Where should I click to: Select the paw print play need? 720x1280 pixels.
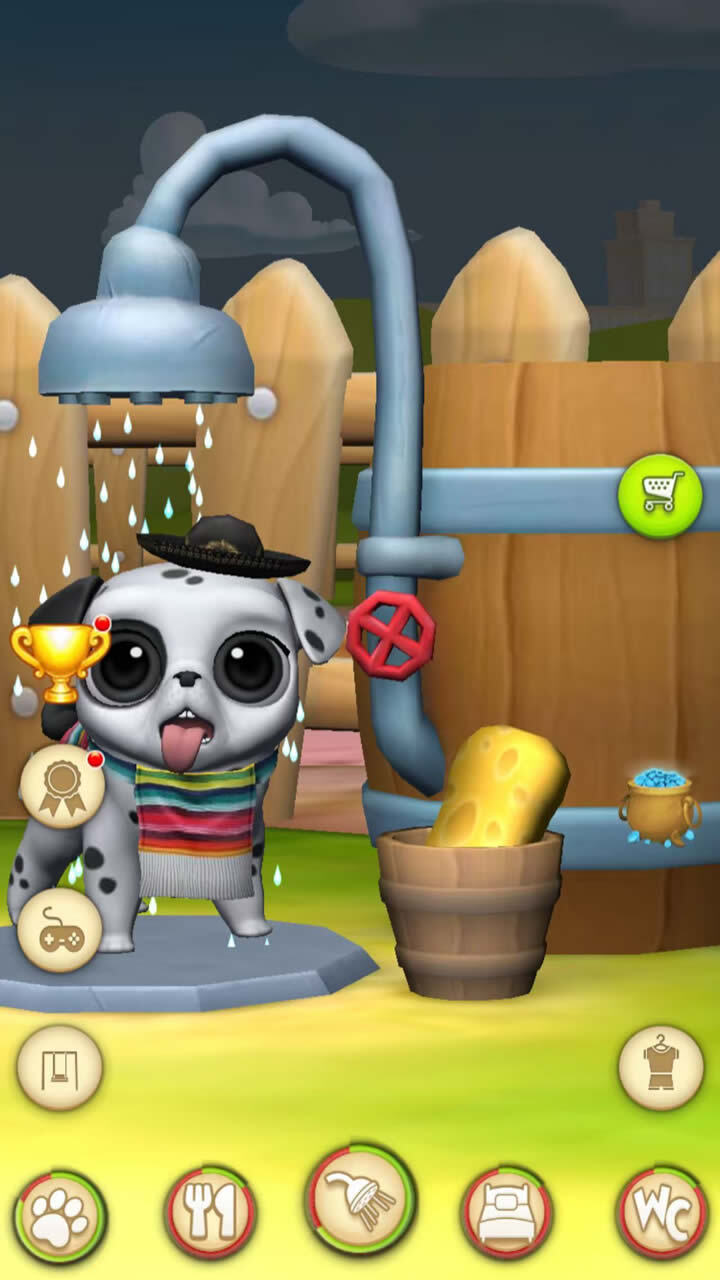pyautogui.click(x=60, y=1216)
